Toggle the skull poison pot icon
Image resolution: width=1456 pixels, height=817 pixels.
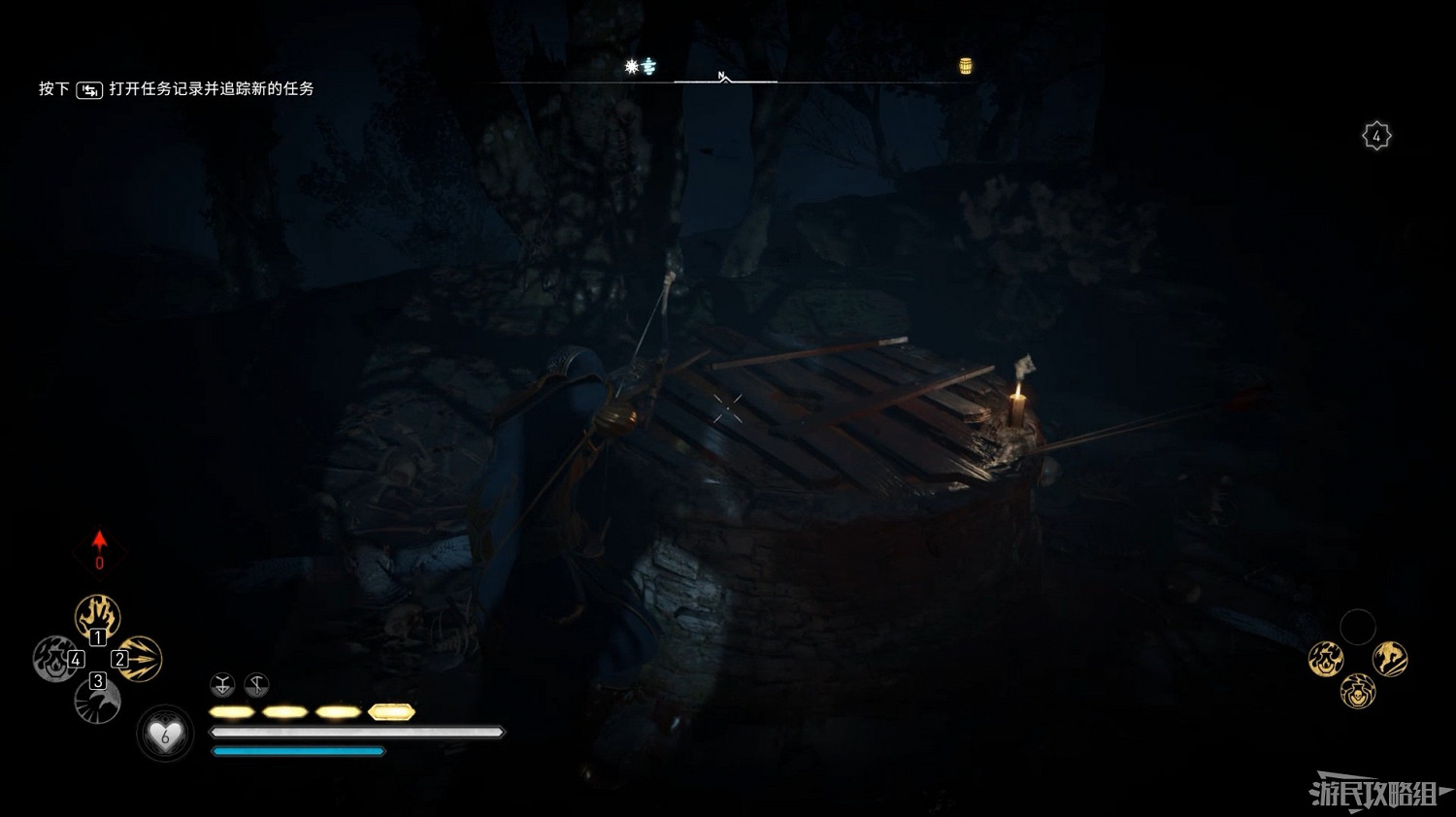1358,693
